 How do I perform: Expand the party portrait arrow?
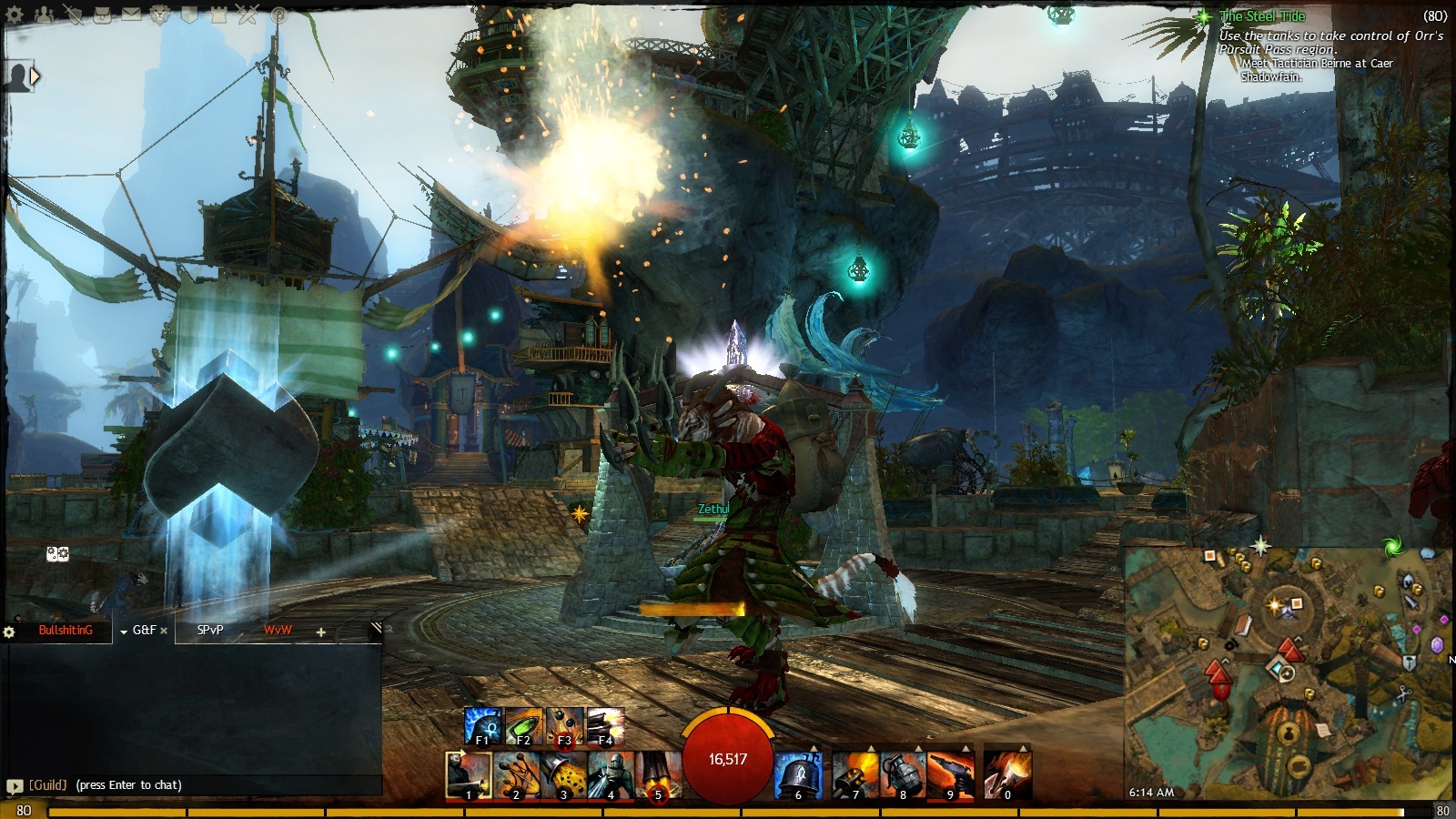(x=35, y=77)
